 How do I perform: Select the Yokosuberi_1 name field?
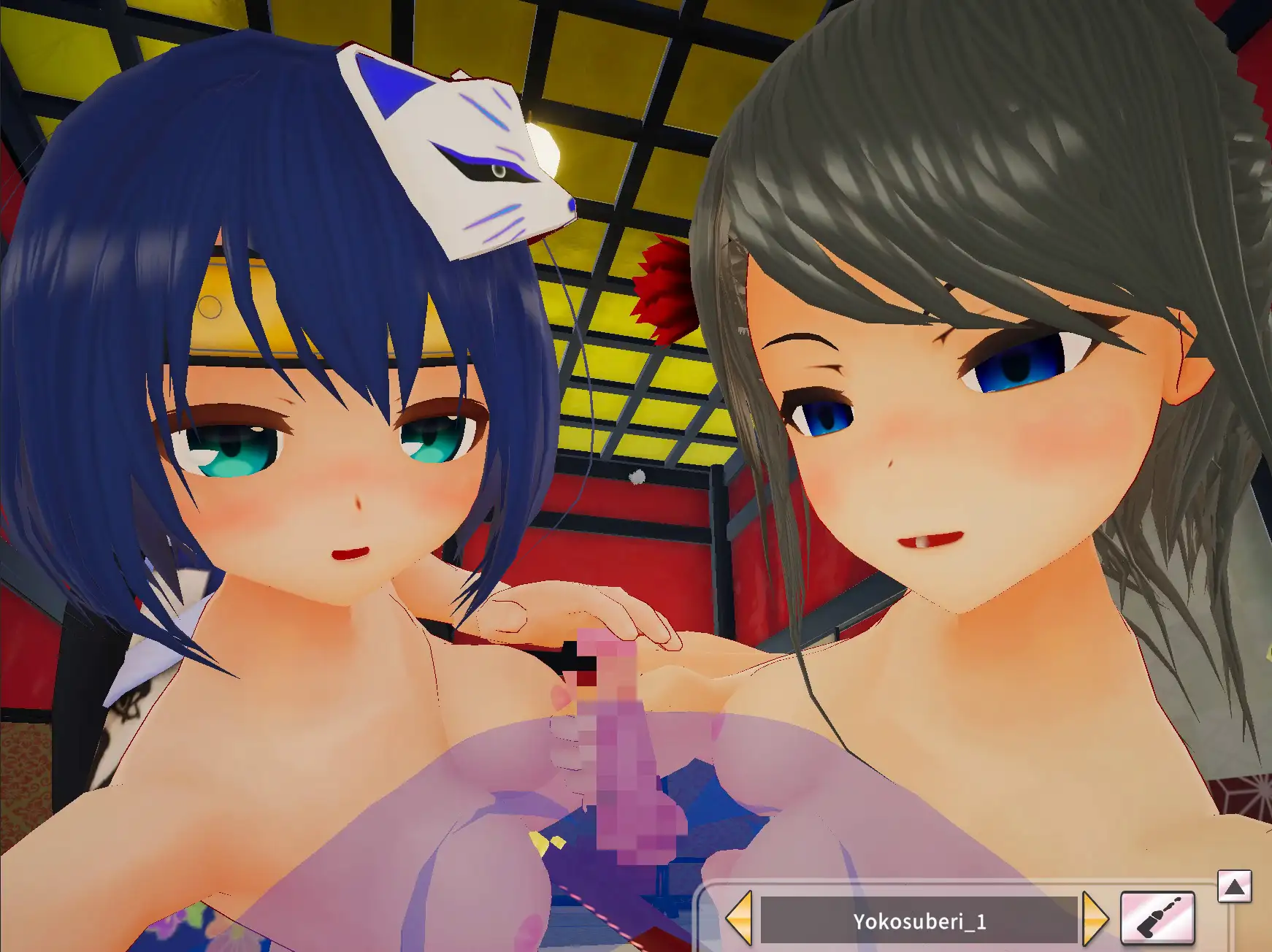point(919,921)
